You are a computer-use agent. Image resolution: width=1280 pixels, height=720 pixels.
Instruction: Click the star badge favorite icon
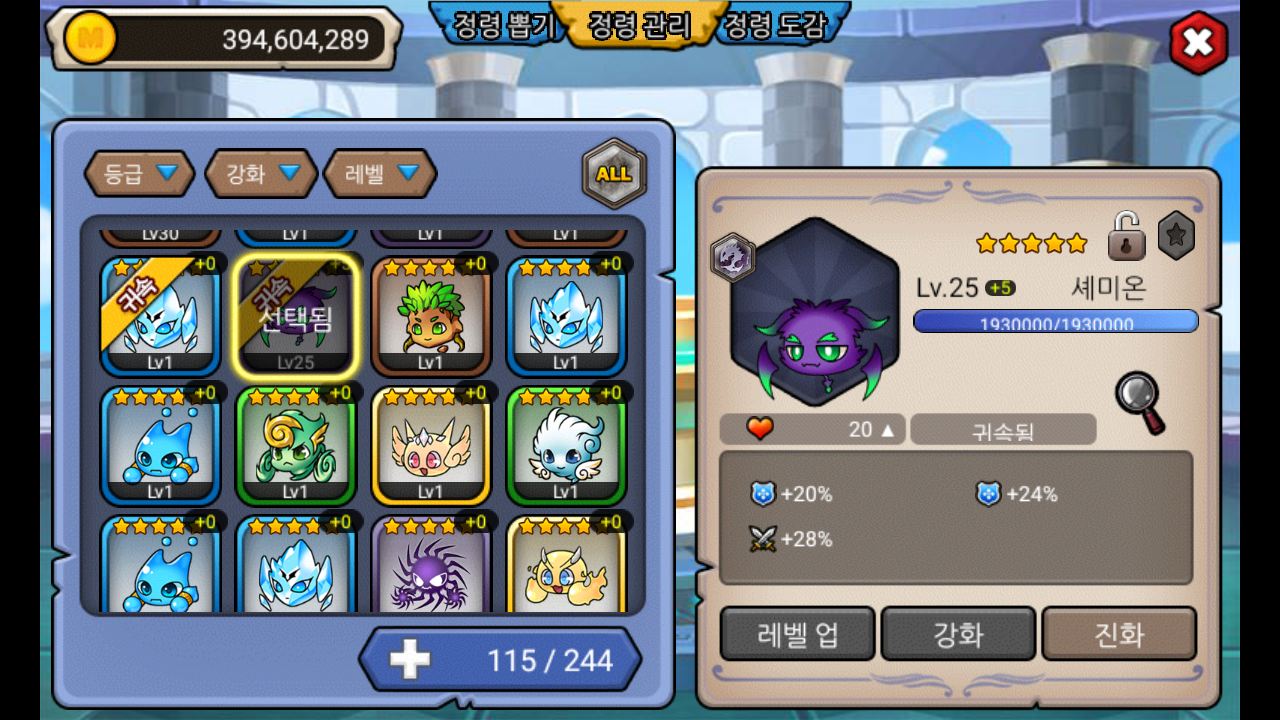coord(1176,236)
